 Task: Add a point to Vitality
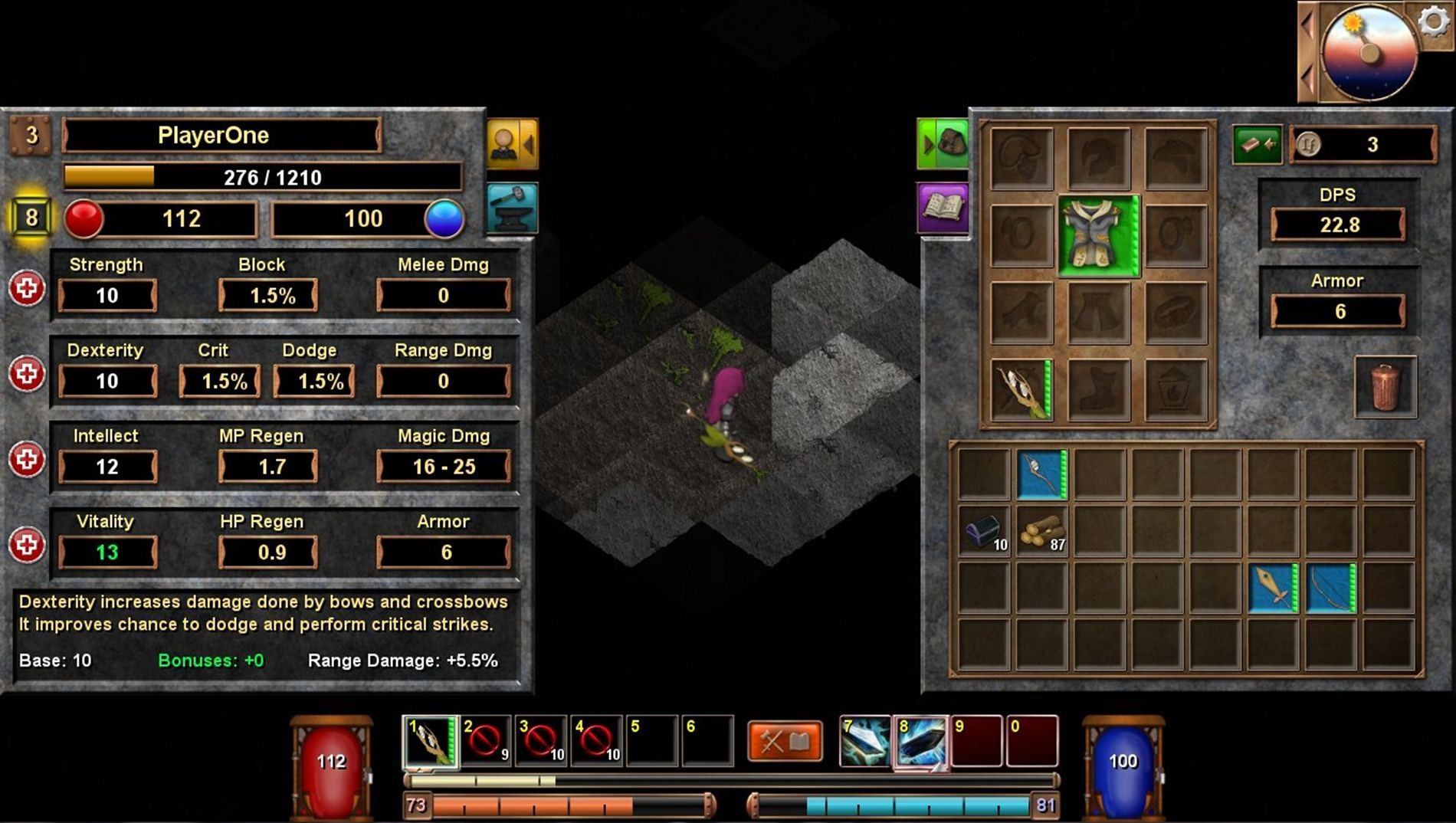(x=28, y=546)
